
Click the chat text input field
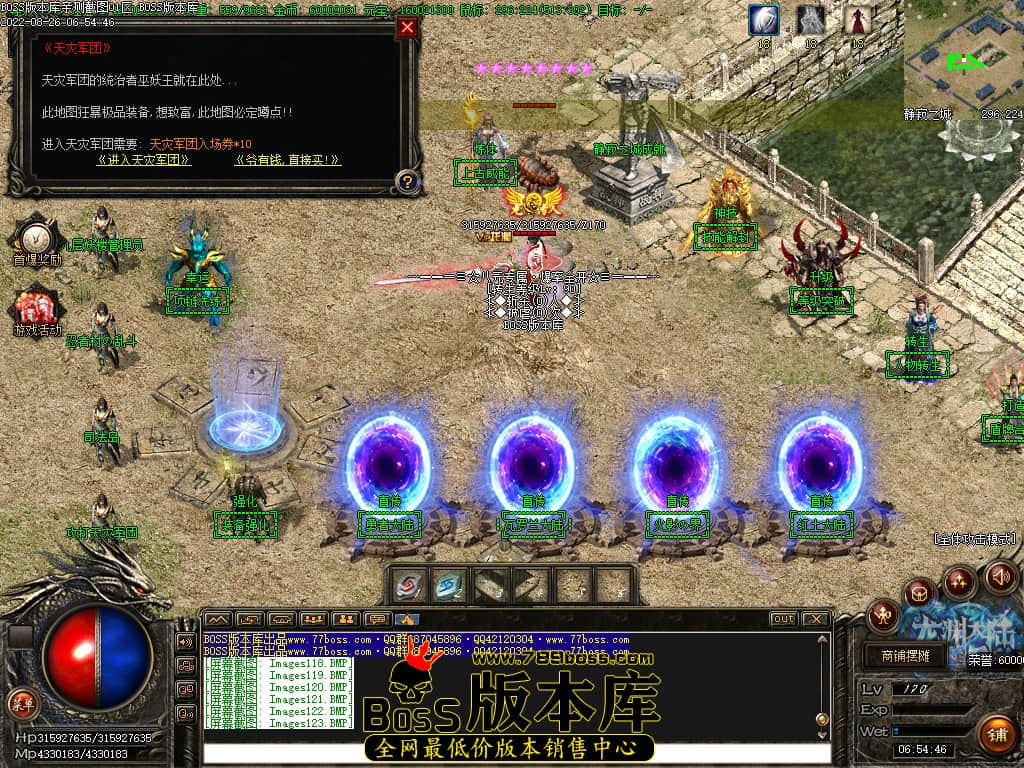click(x=515, y=753)
